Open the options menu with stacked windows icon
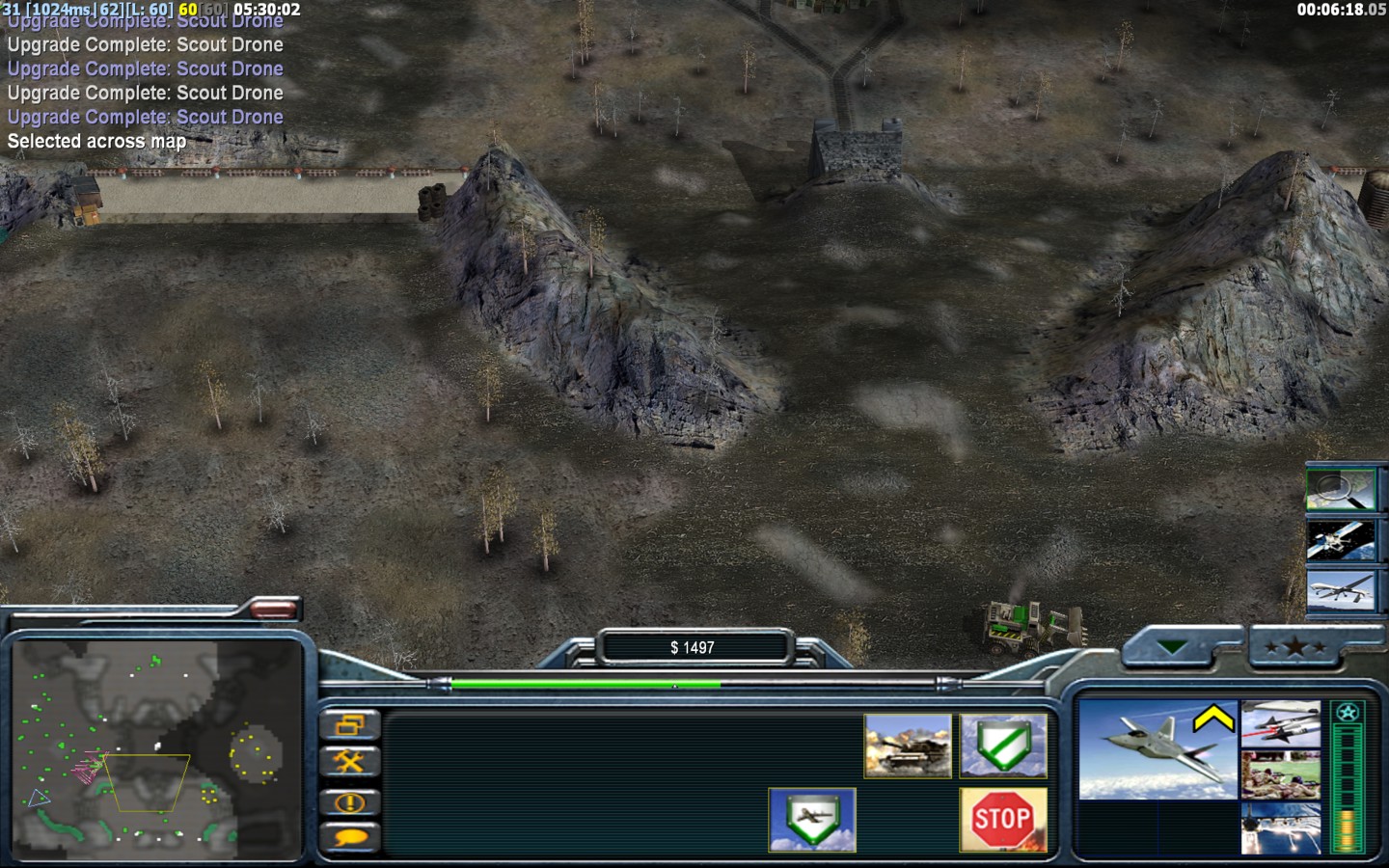Screen dimensions: 1389x868 [x=349, y=725]
